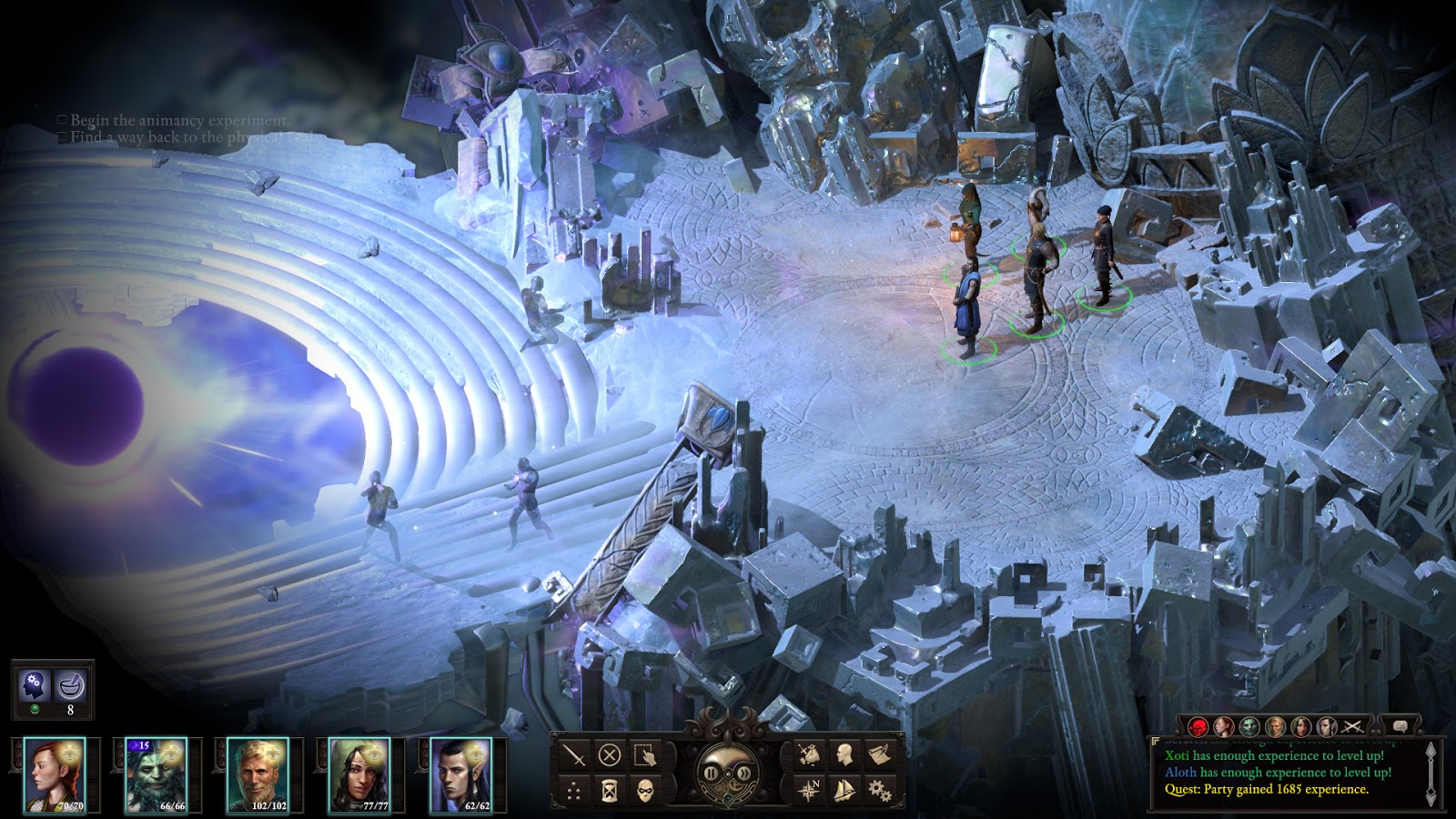Open the options gears menu
This screenshot has height=819, width=1456.
[x=878, y=790]
